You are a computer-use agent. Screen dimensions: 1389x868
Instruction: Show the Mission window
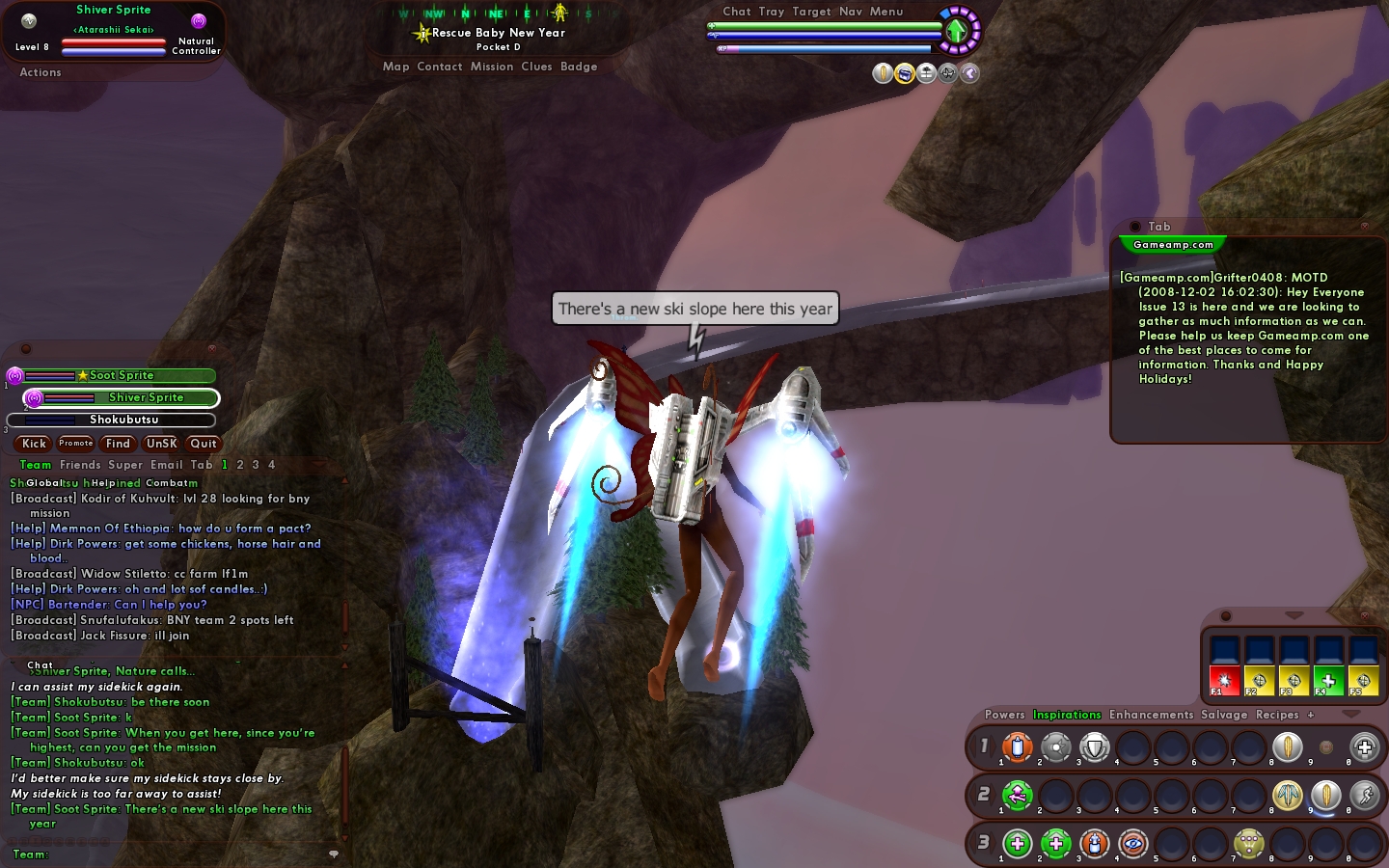click(492, 67)
